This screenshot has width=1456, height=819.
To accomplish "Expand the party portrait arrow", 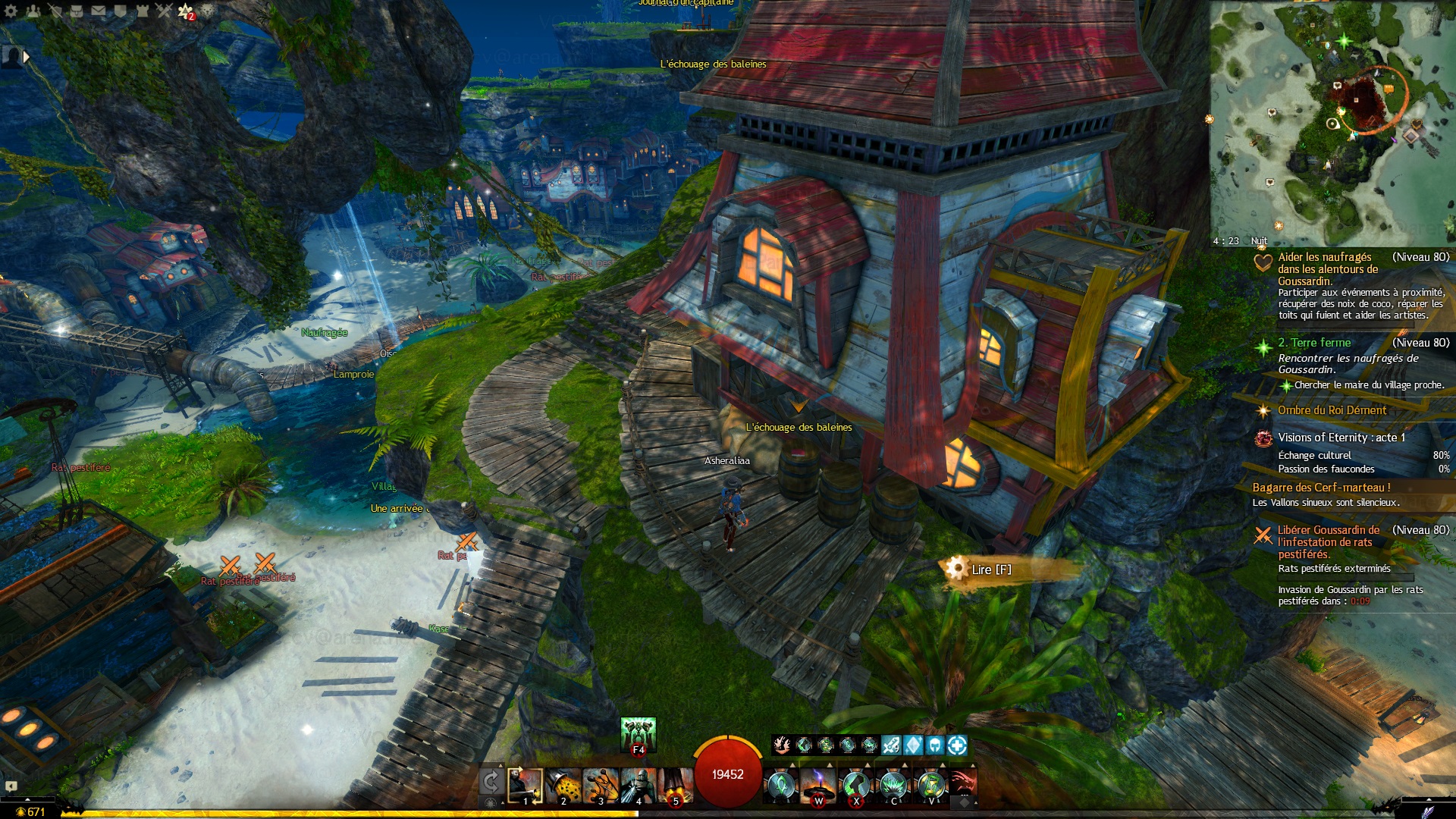I will tap(27, 56).
